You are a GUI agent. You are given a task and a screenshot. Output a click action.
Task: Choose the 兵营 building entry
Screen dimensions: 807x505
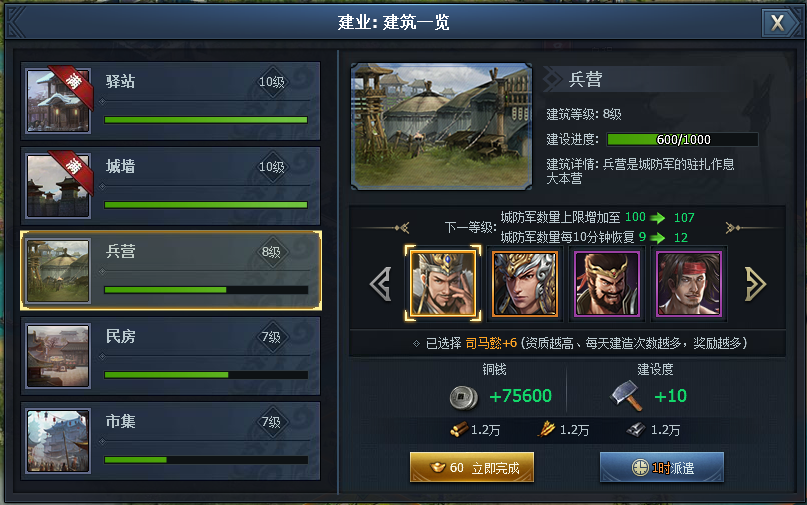pyautogui.click(x=171, y=272)
